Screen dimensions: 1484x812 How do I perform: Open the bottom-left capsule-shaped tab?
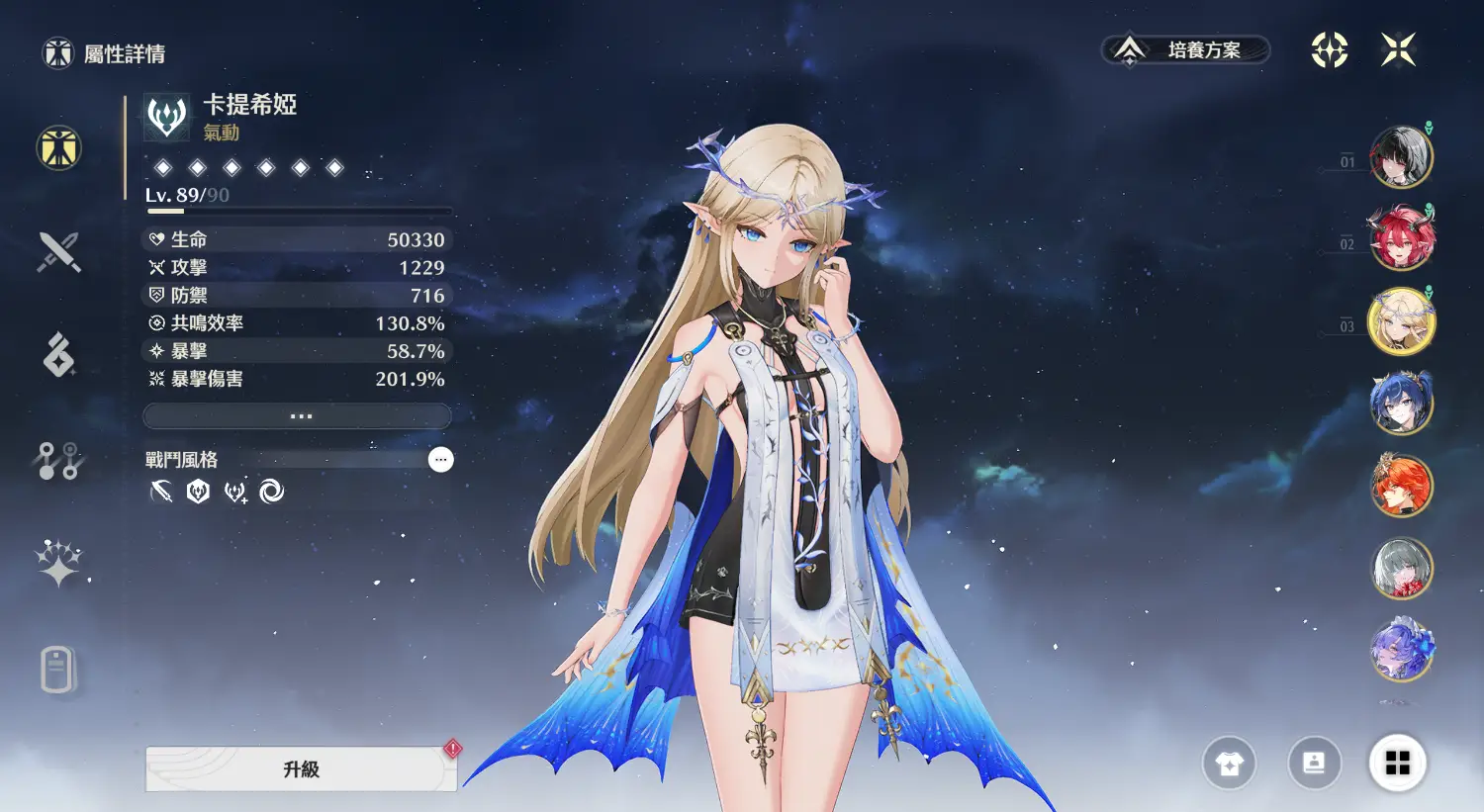(x=58, y=670)
